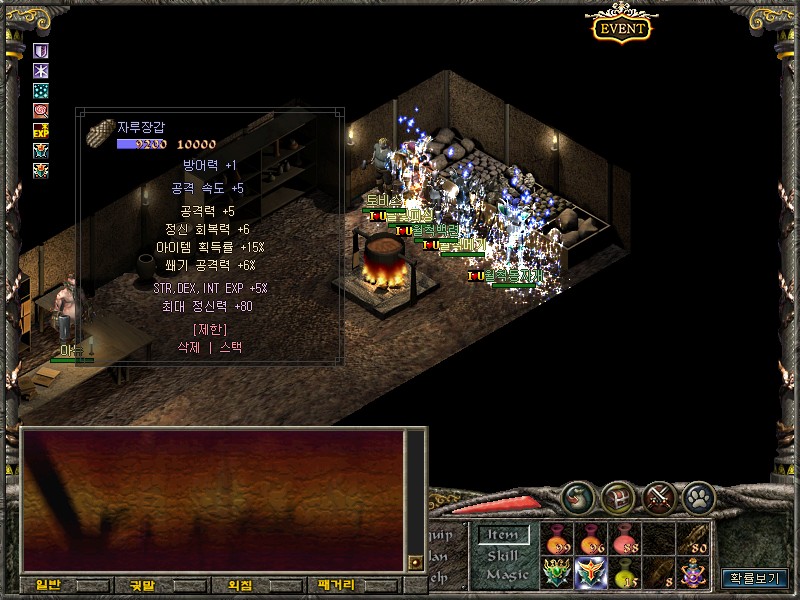Click the EXP buff status icon
This screenshot has height=600, width=800.
coord(41,131)
